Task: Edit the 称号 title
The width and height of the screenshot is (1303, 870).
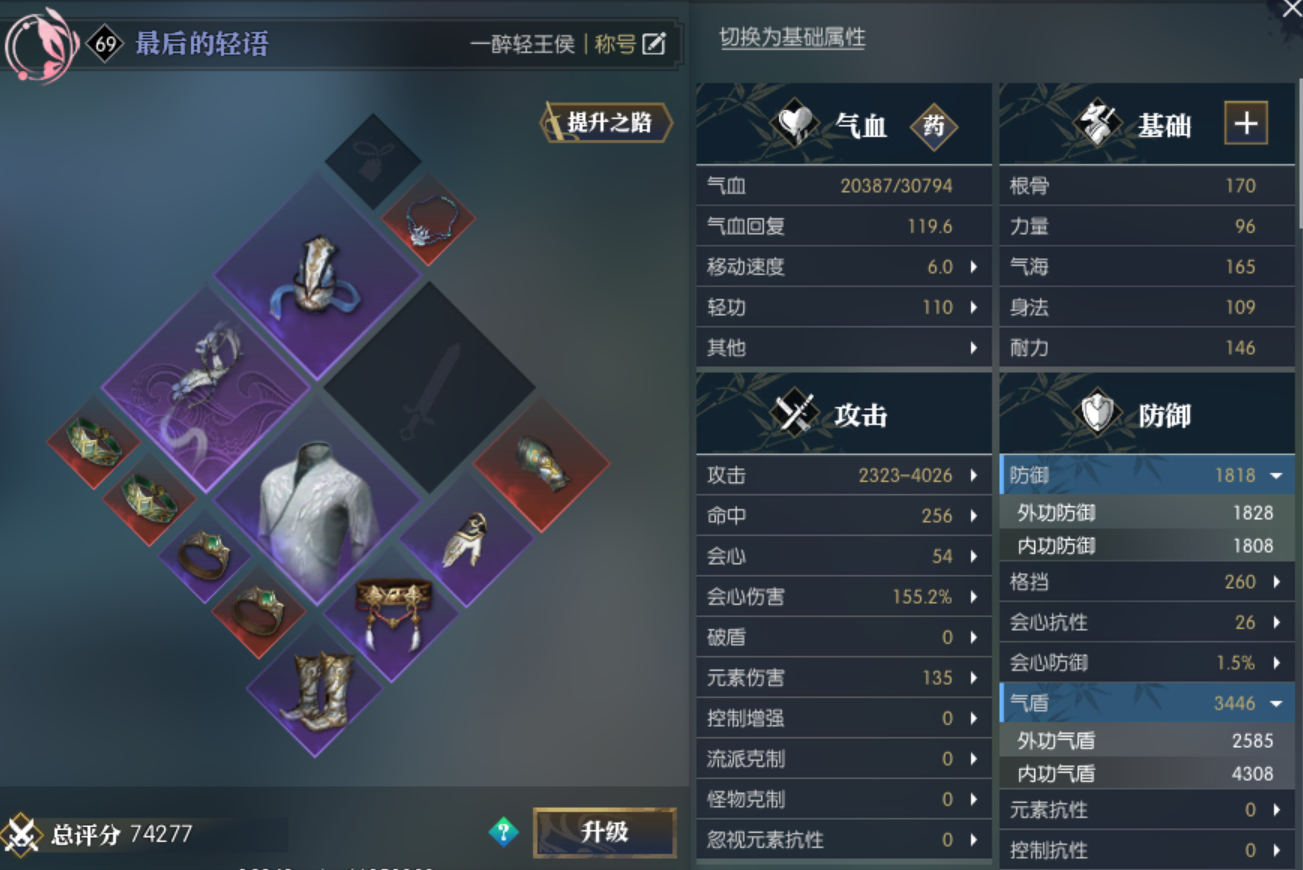Action: (x=653, y=44)
